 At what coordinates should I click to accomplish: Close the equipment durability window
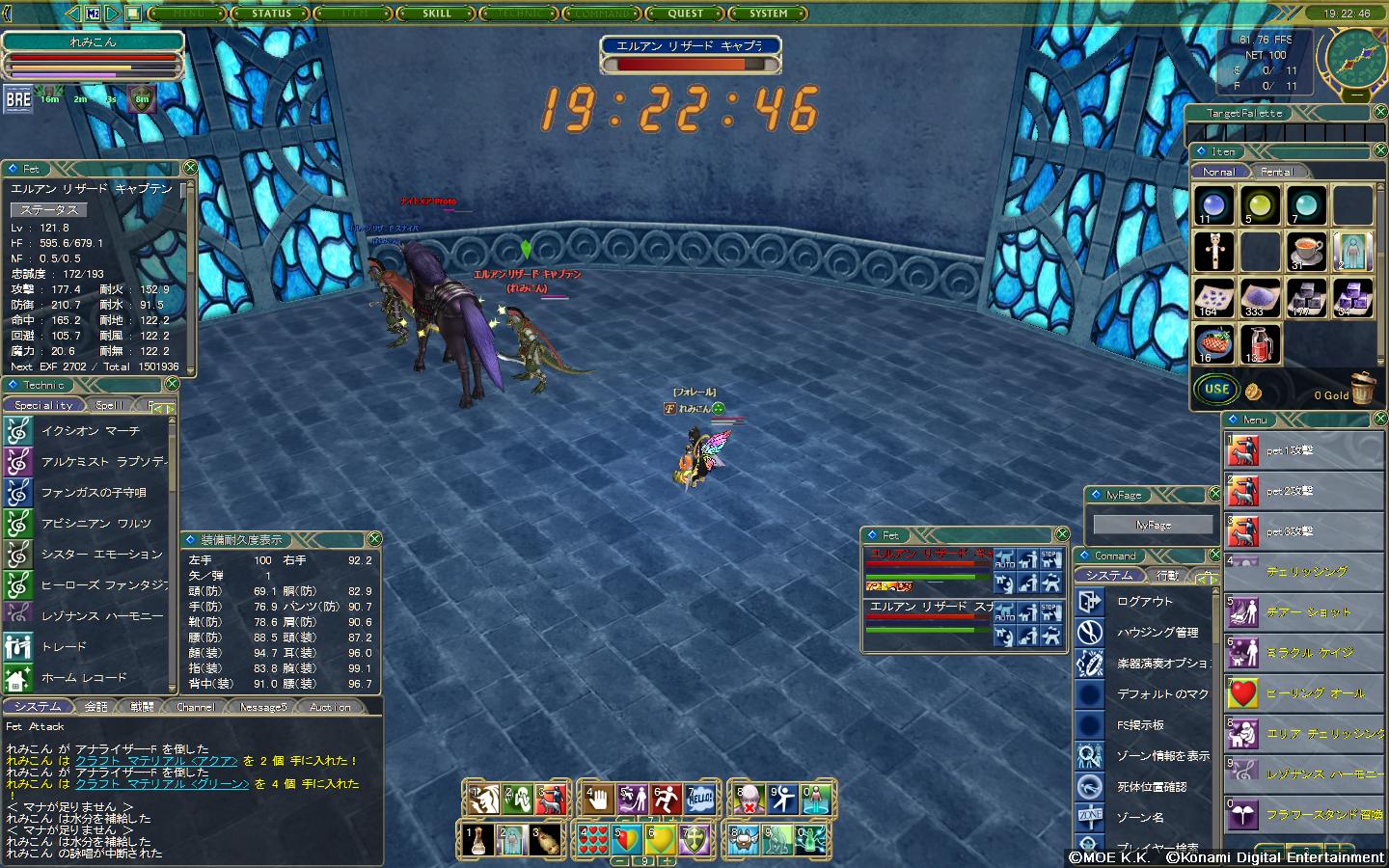(374, 539)
